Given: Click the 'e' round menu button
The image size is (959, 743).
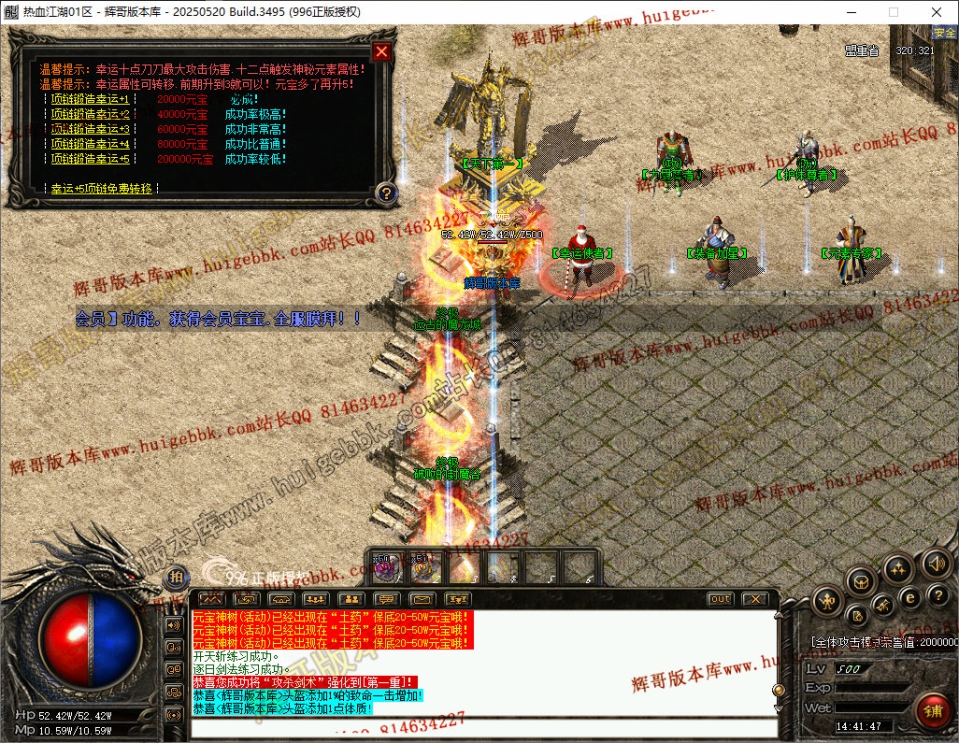Looking at the screenshot, I should point(910,597).
